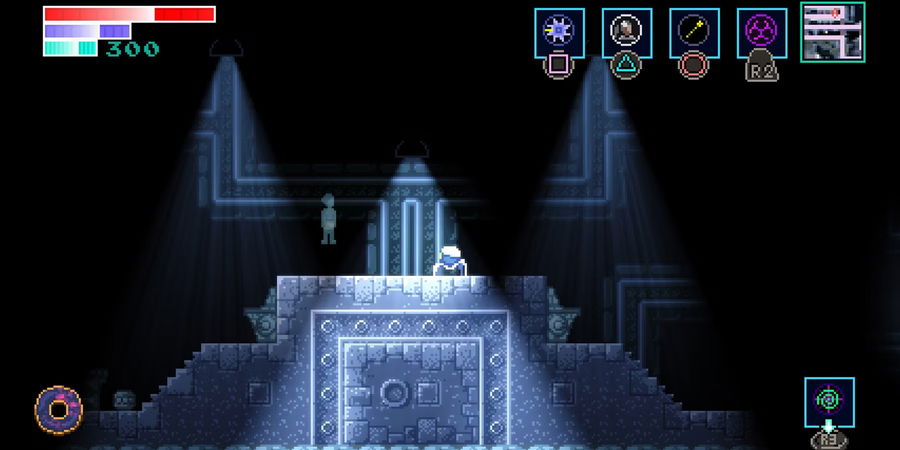Open the minimap
900x450 pixels.
pyautogui.click(x=833, y=31)
